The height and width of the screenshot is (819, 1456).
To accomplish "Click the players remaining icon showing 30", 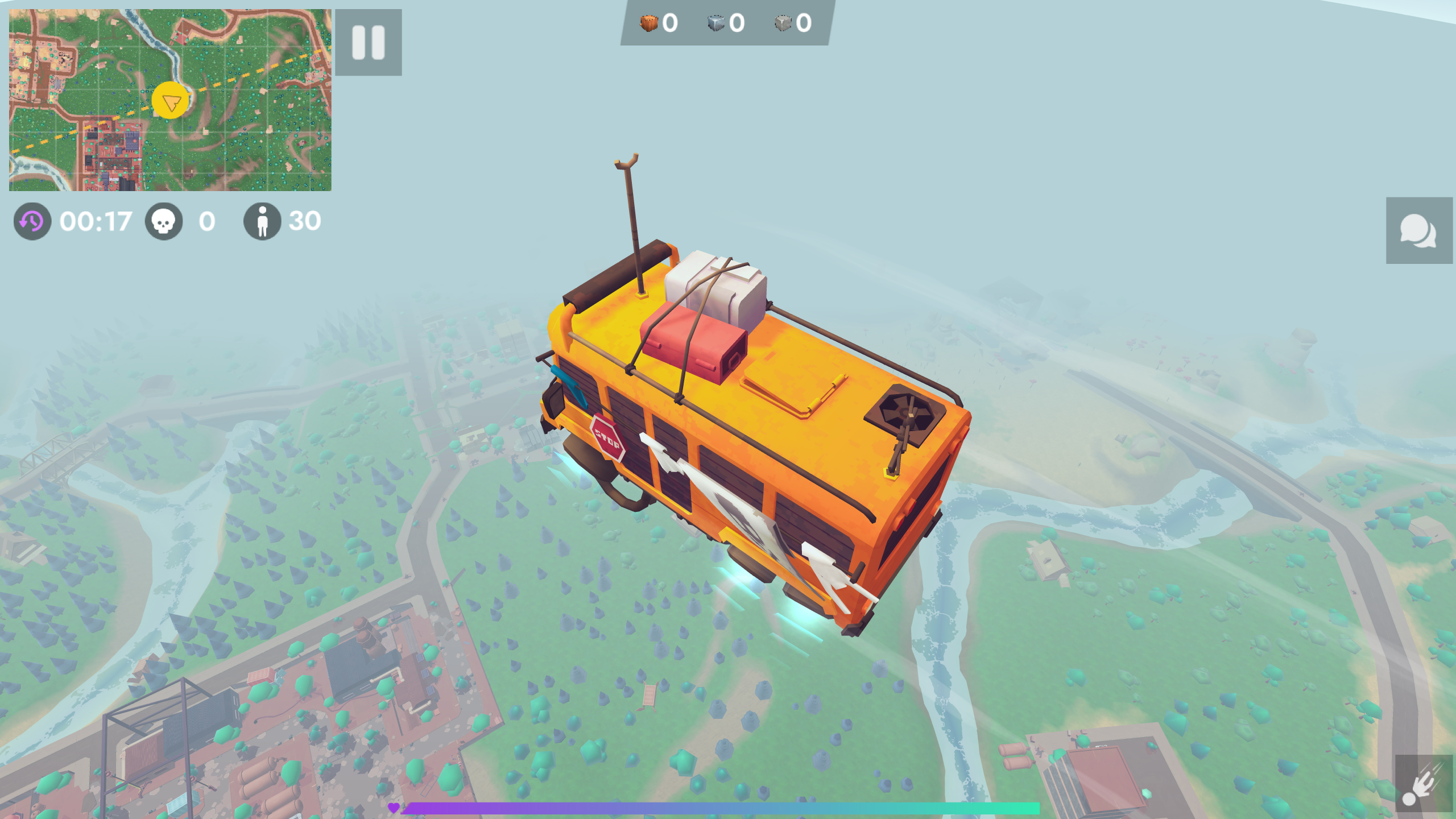I will [x=262, y=222].
